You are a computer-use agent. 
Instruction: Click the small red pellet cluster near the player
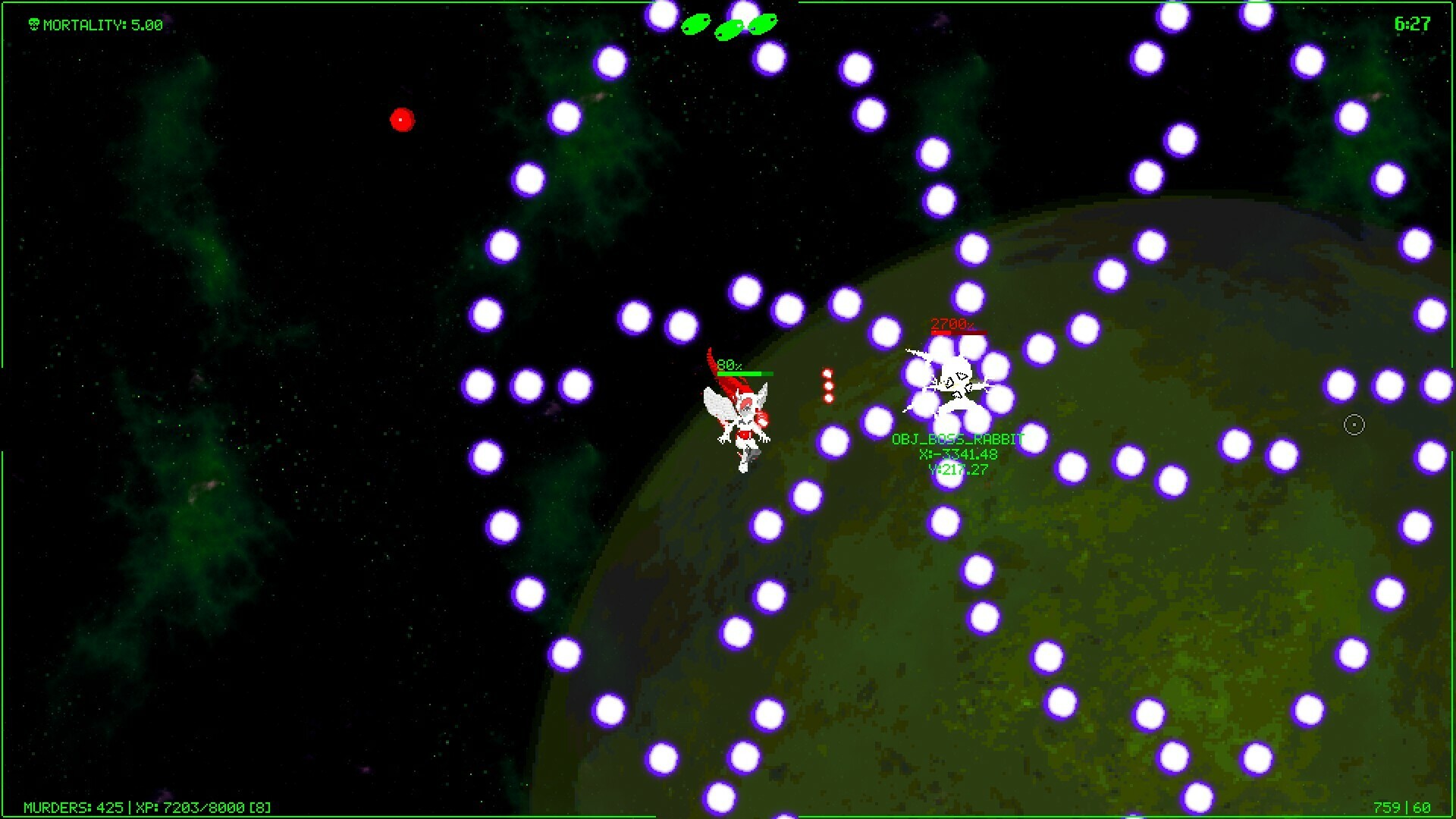click(x=827, y=383)
